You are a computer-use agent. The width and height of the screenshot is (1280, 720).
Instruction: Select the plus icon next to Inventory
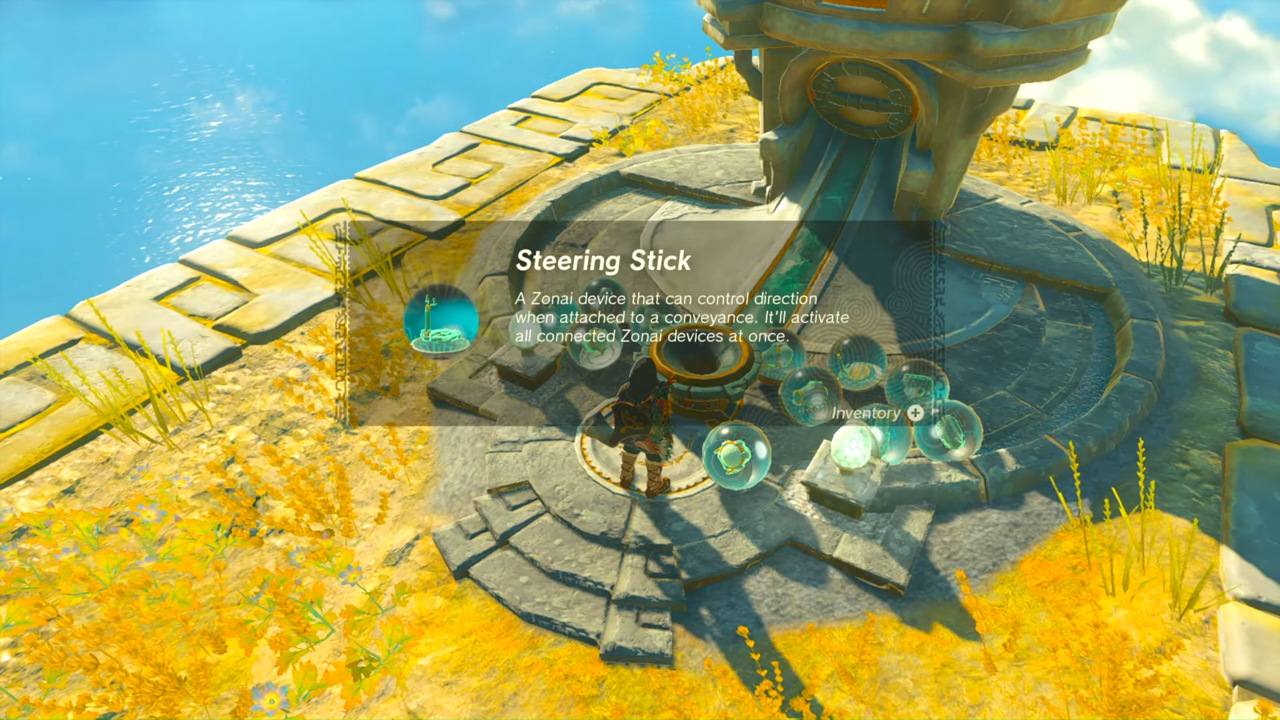point(916,412)
